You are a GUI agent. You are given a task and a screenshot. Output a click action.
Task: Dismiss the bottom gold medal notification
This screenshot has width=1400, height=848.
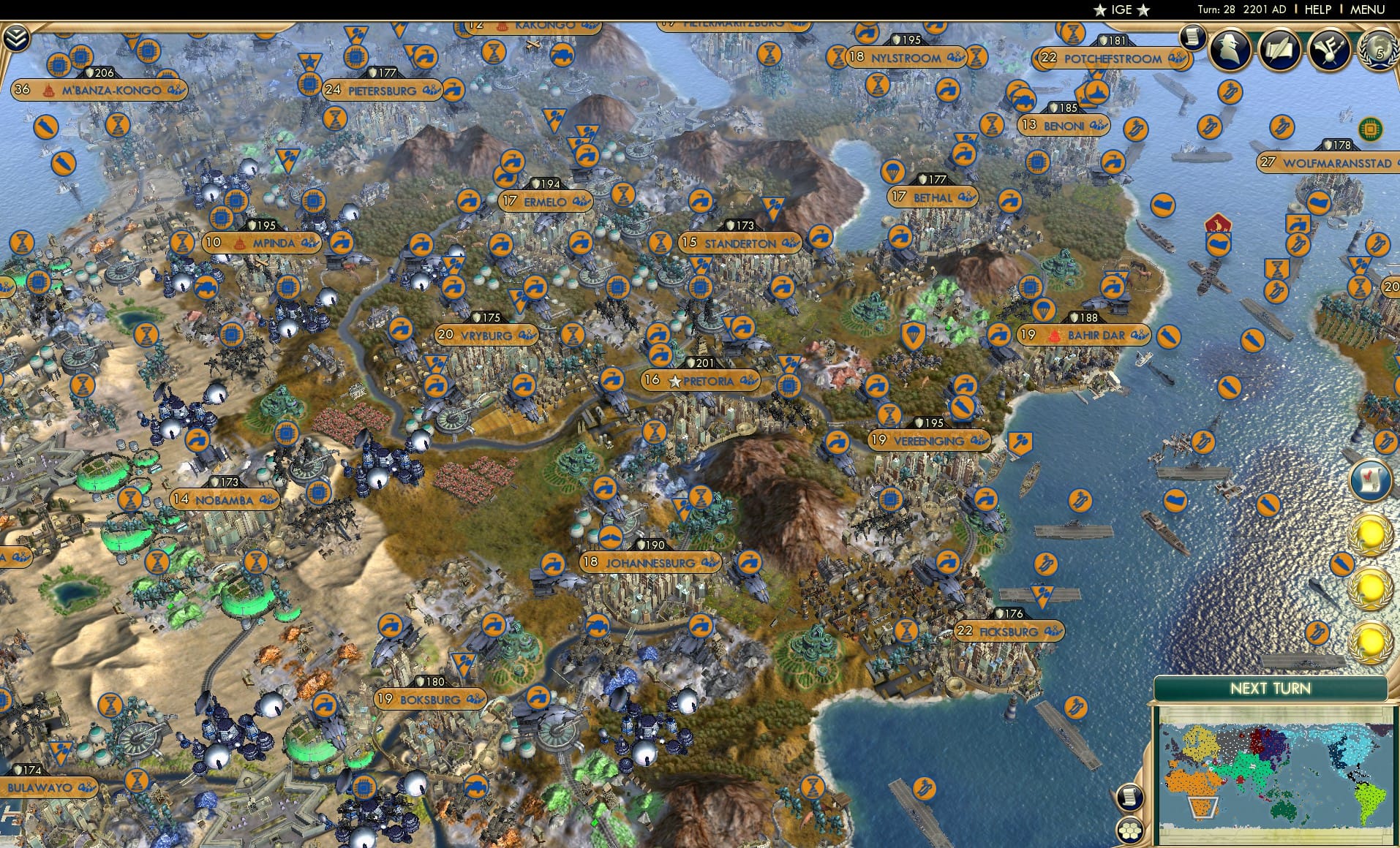1371,643
